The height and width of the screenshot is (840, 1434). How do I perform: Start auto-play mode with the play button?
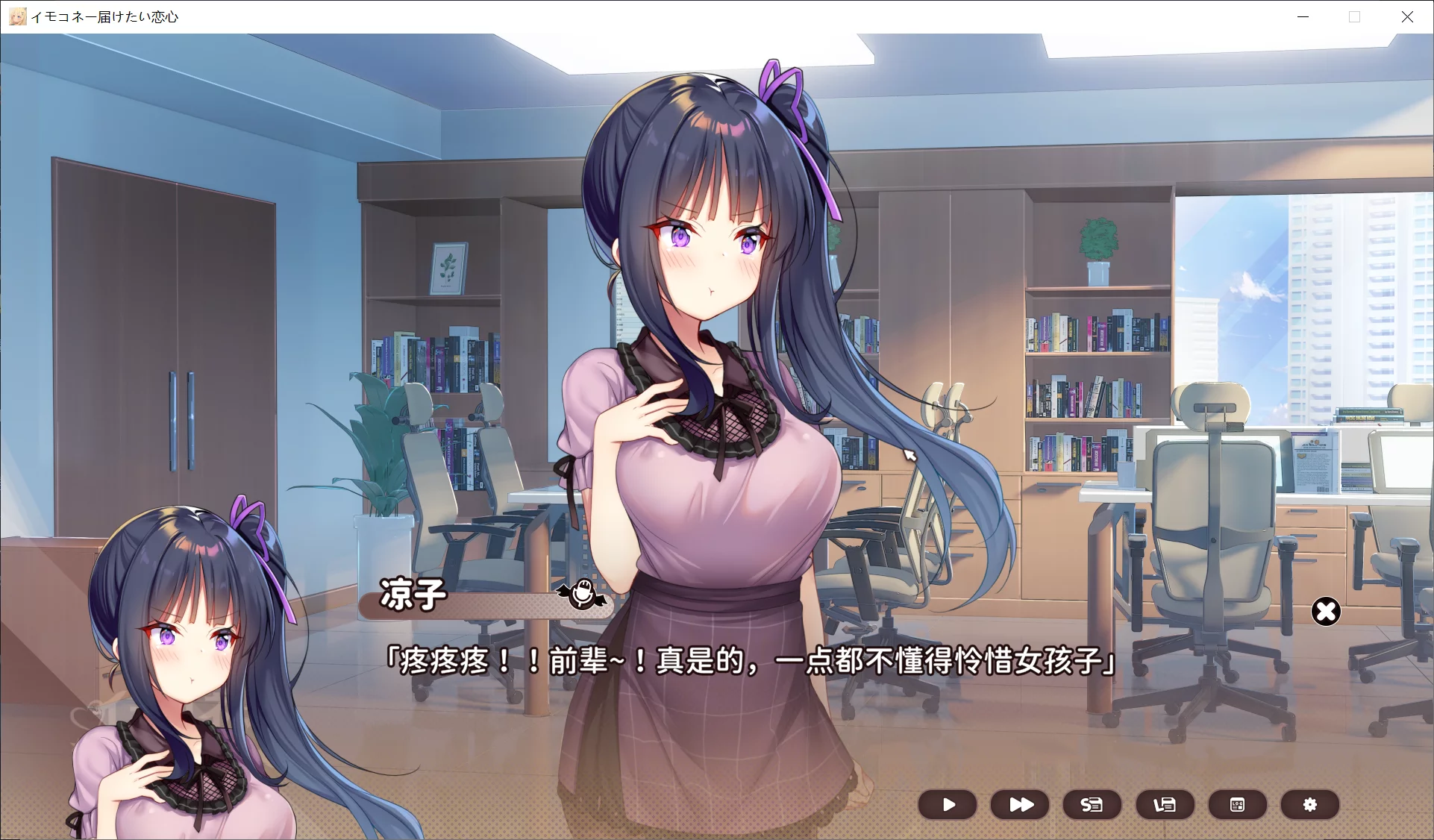(948, 805)
